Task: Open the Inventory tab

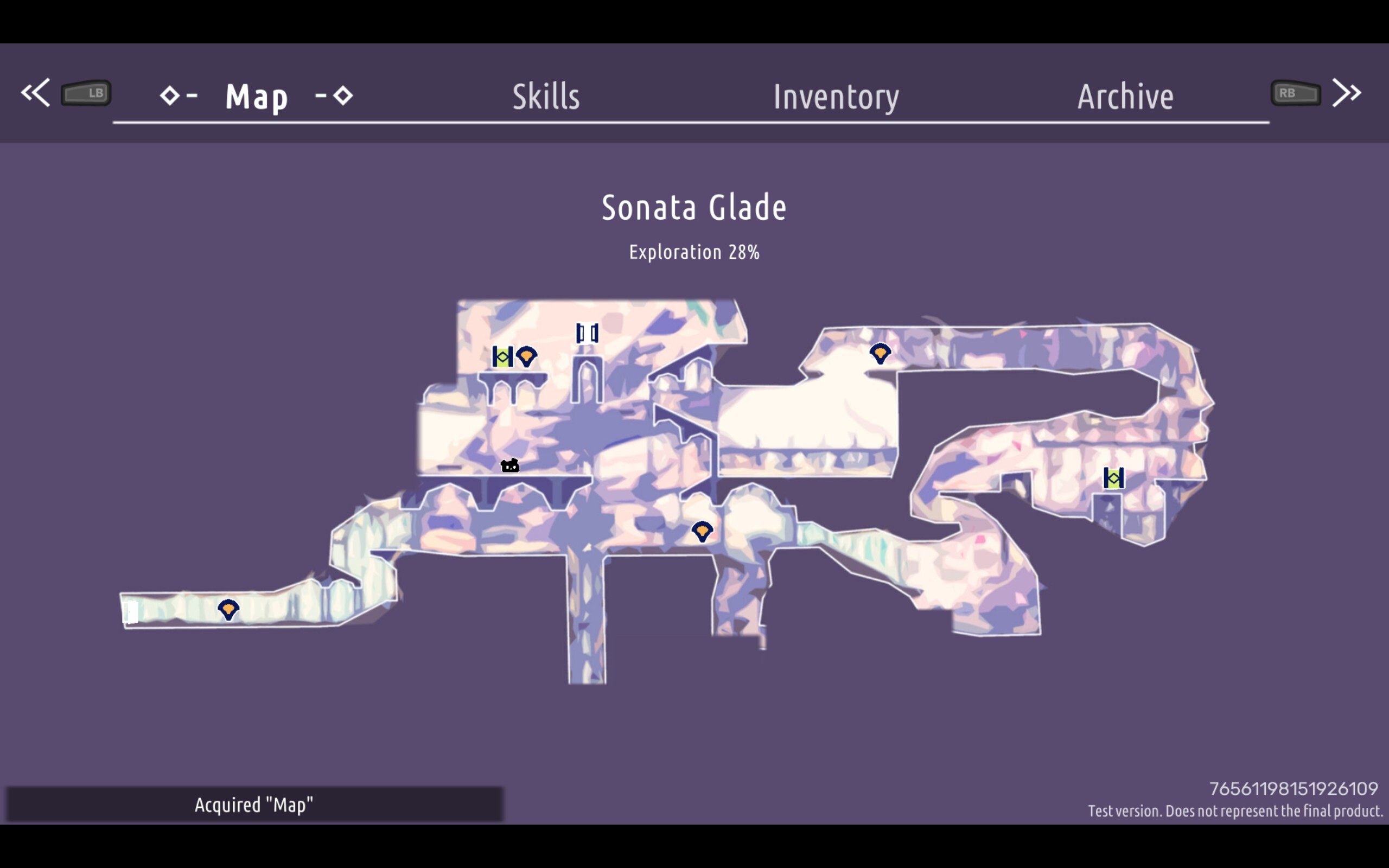Action: coord(836,97)
